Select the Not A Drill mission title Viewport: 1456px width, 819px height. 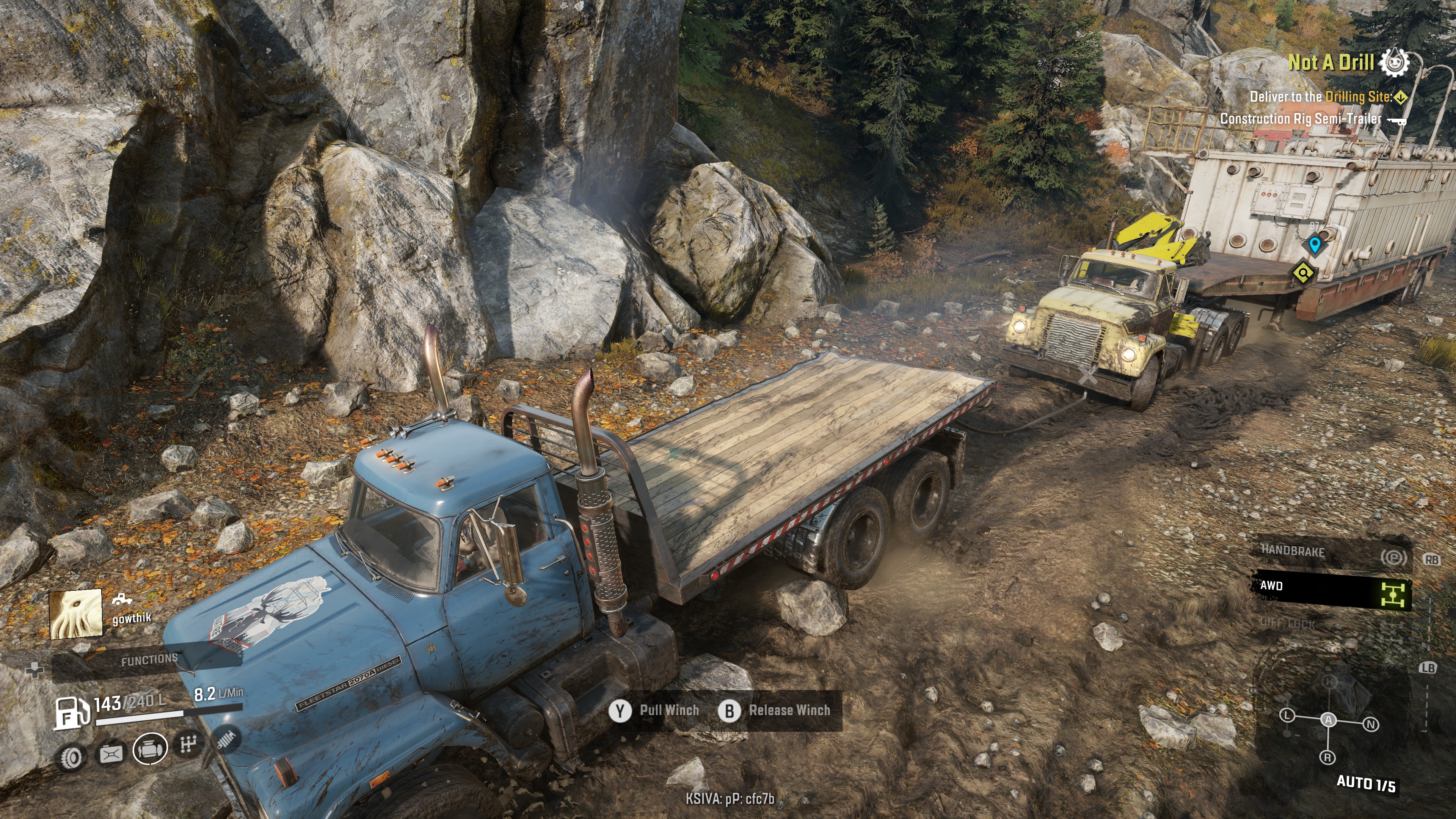1330,63
